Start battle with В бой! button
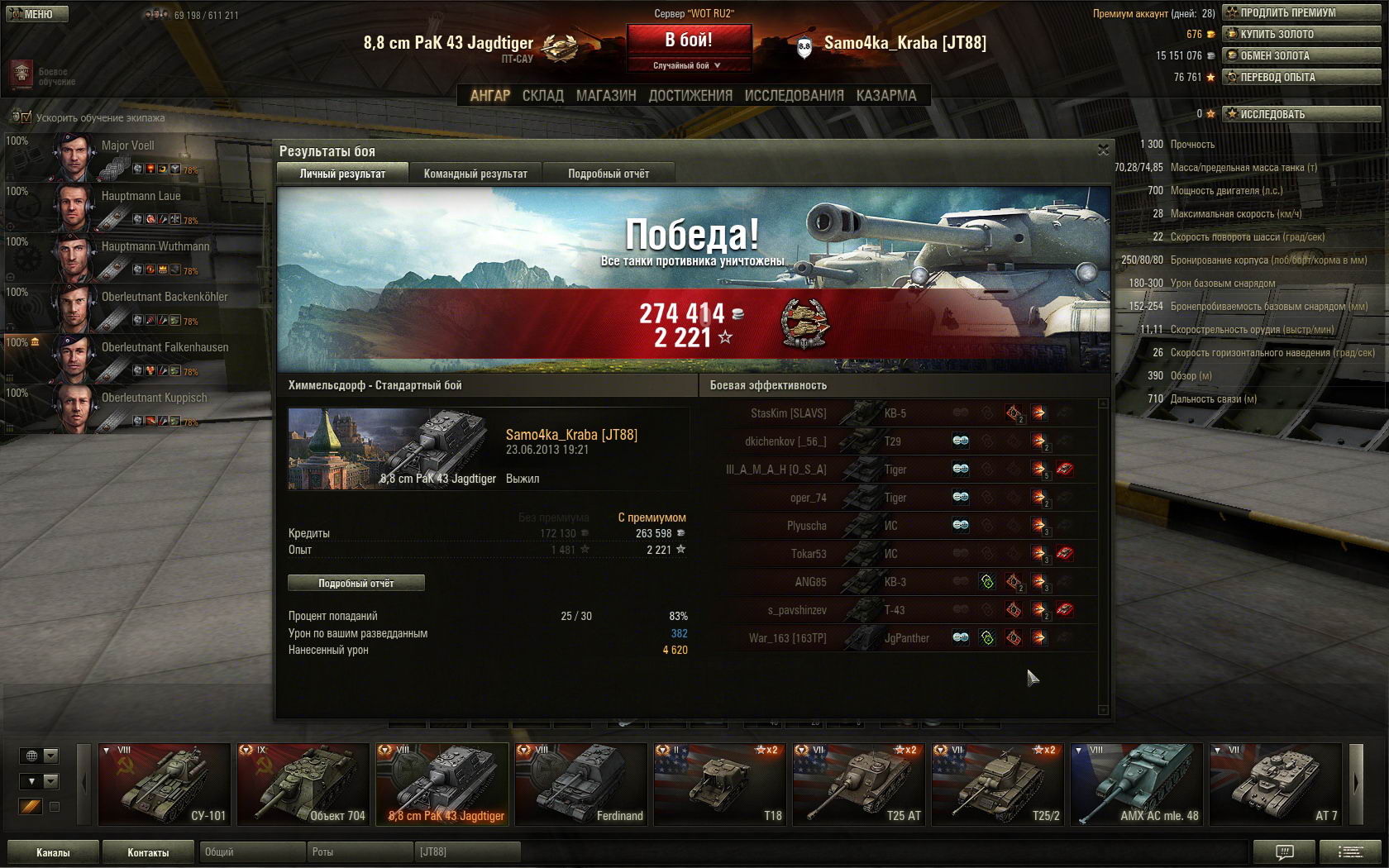The height and width of the screenshot is (868, 1389). click(689, 40)
